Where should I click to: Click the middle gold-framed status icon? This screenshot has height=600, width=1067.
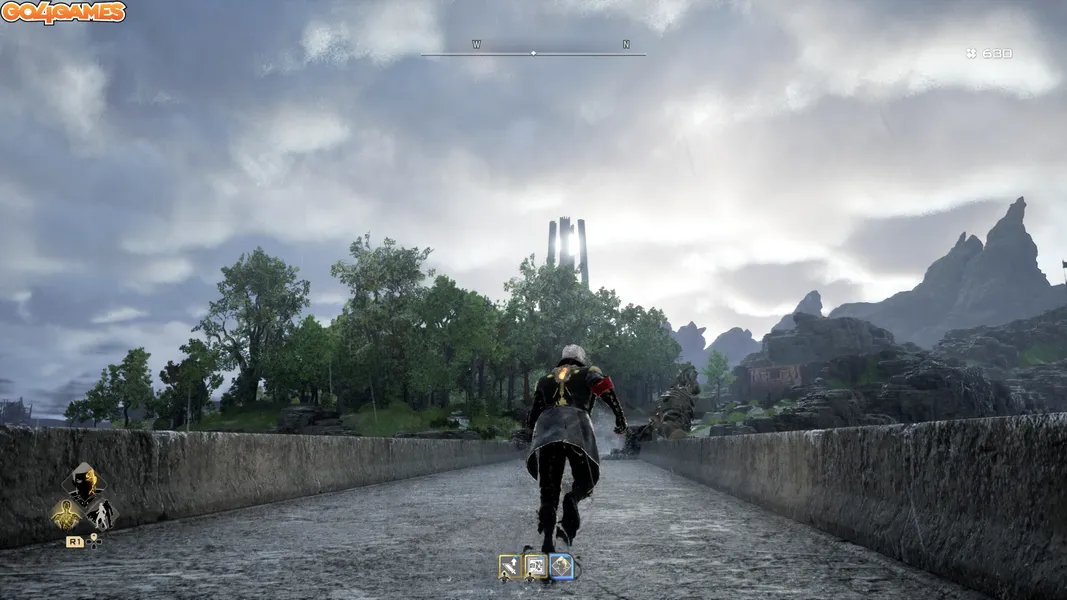536,567
